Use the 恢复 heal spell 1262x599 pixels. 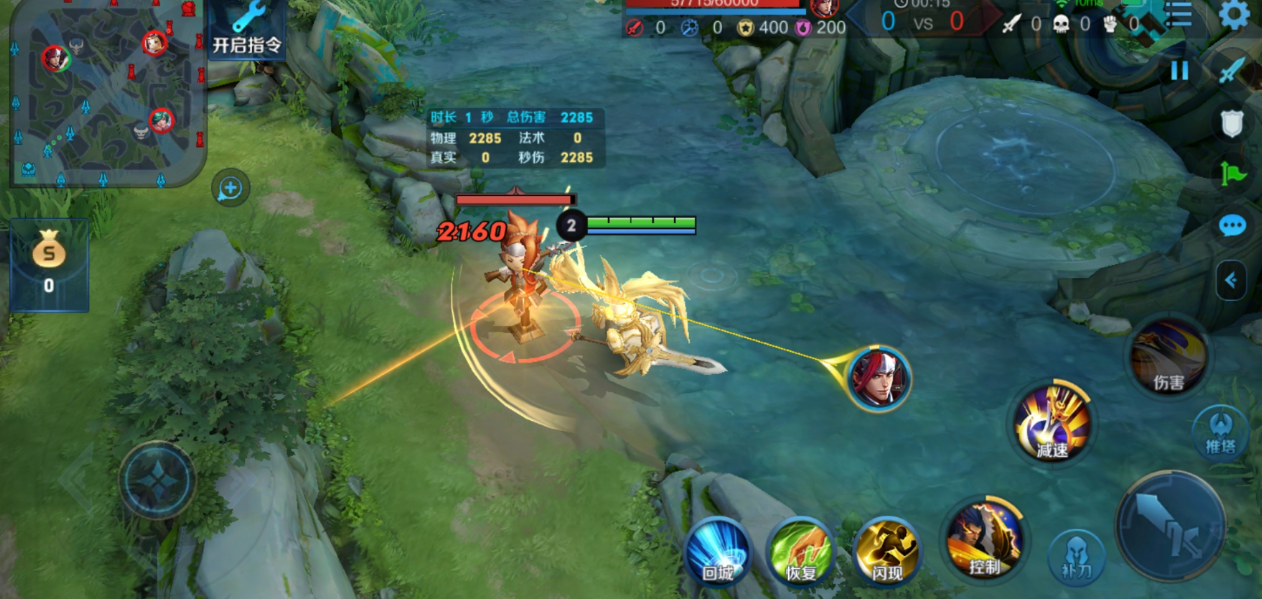point(801,550)
